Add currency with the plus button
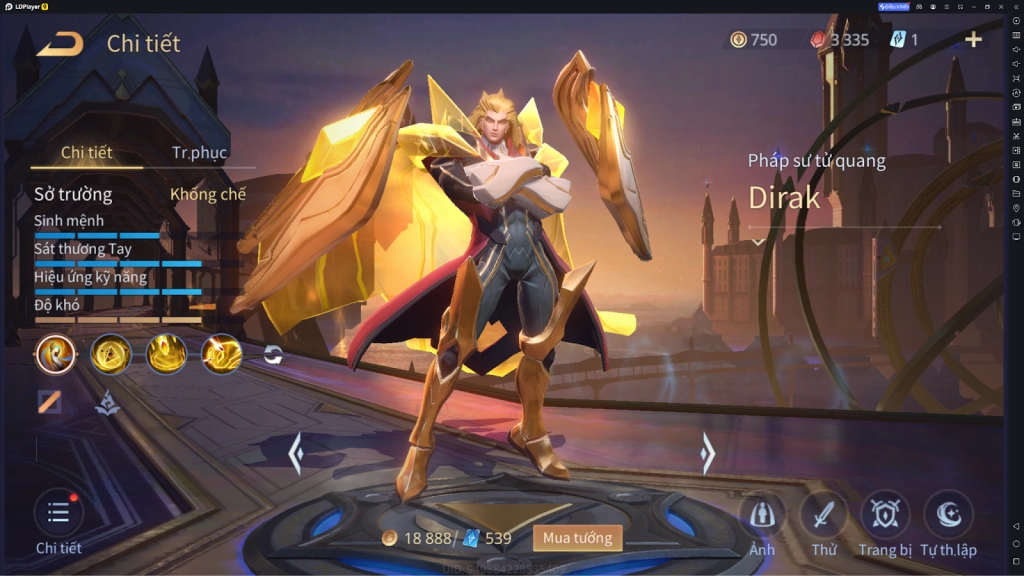 click(x=973, y=40)
